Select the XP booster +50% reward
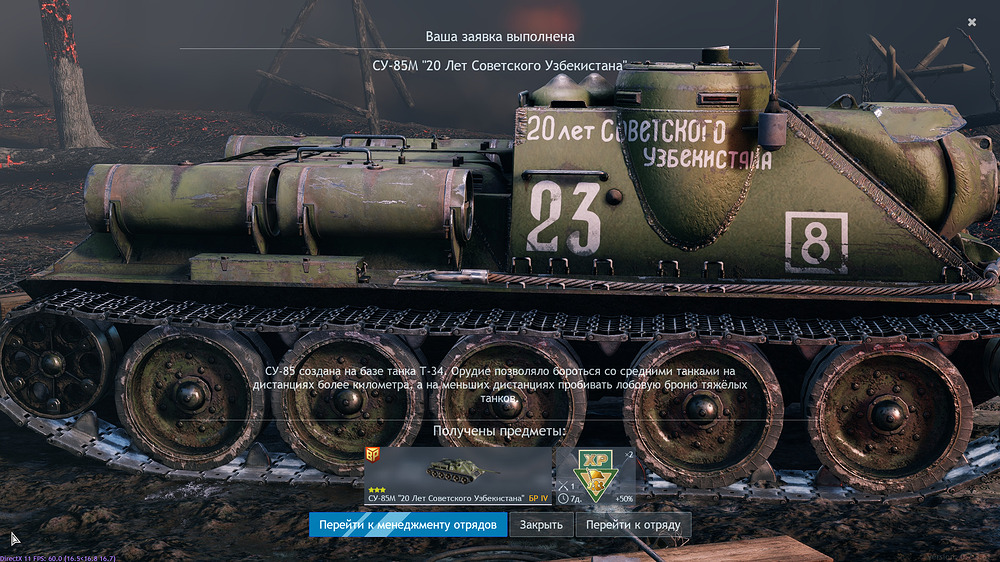Screen dimensions: 1000x562 tap(597, 476)
